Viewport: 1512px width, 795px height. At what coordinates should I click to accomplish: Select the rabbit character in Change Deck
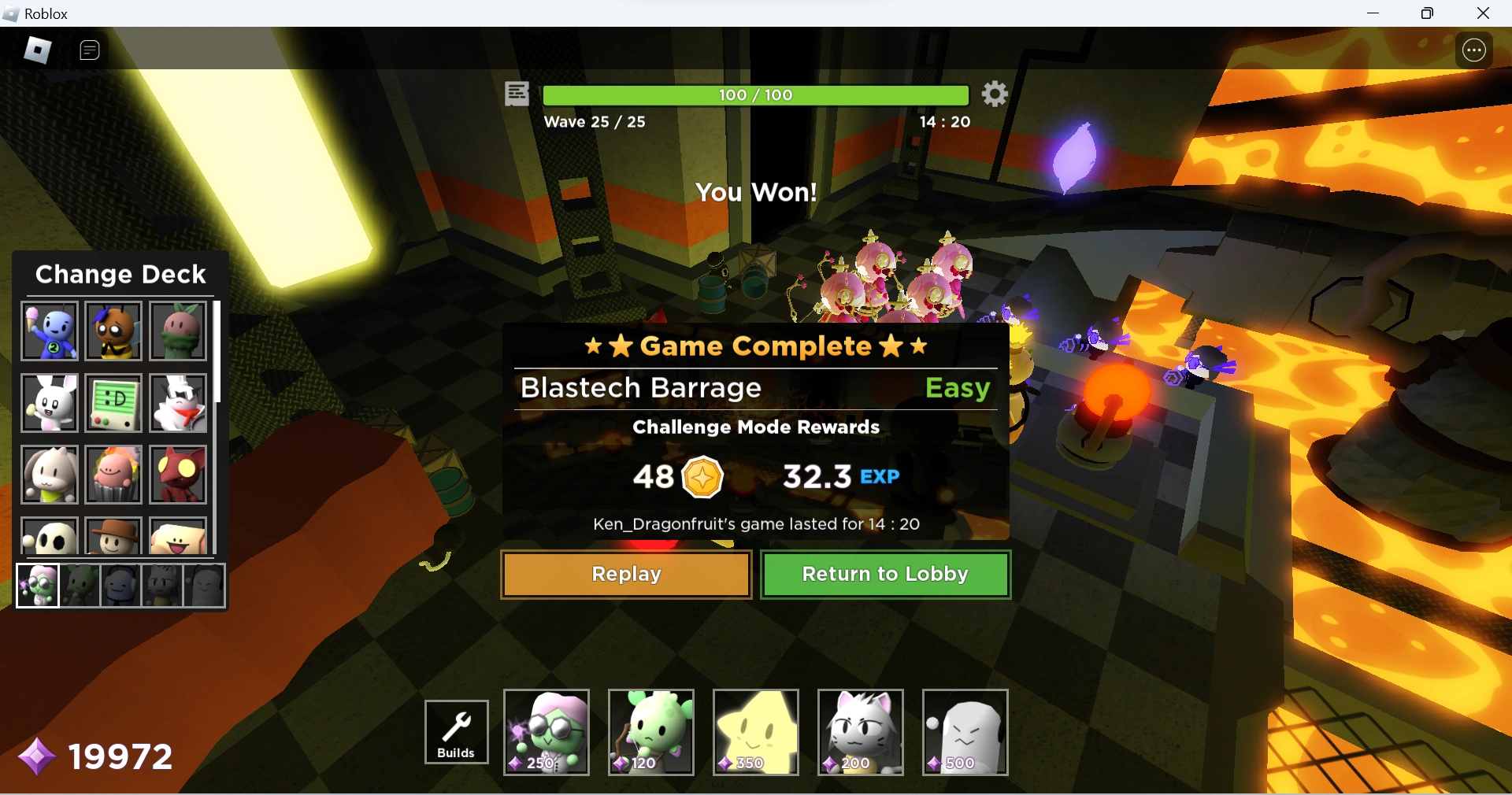pos(49,402)
